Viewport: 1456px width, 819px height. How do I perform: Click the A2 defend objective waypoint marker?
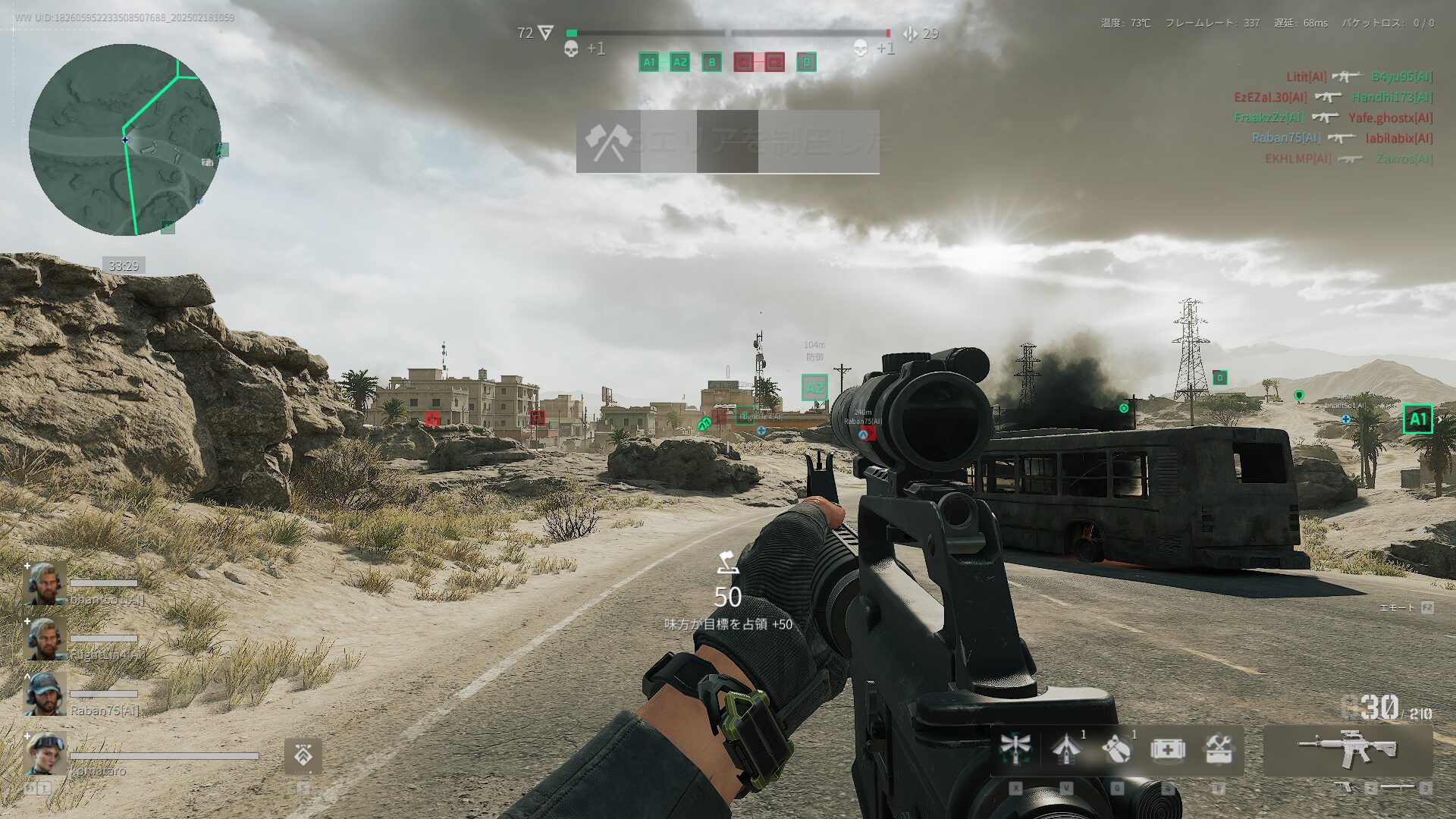814,388
